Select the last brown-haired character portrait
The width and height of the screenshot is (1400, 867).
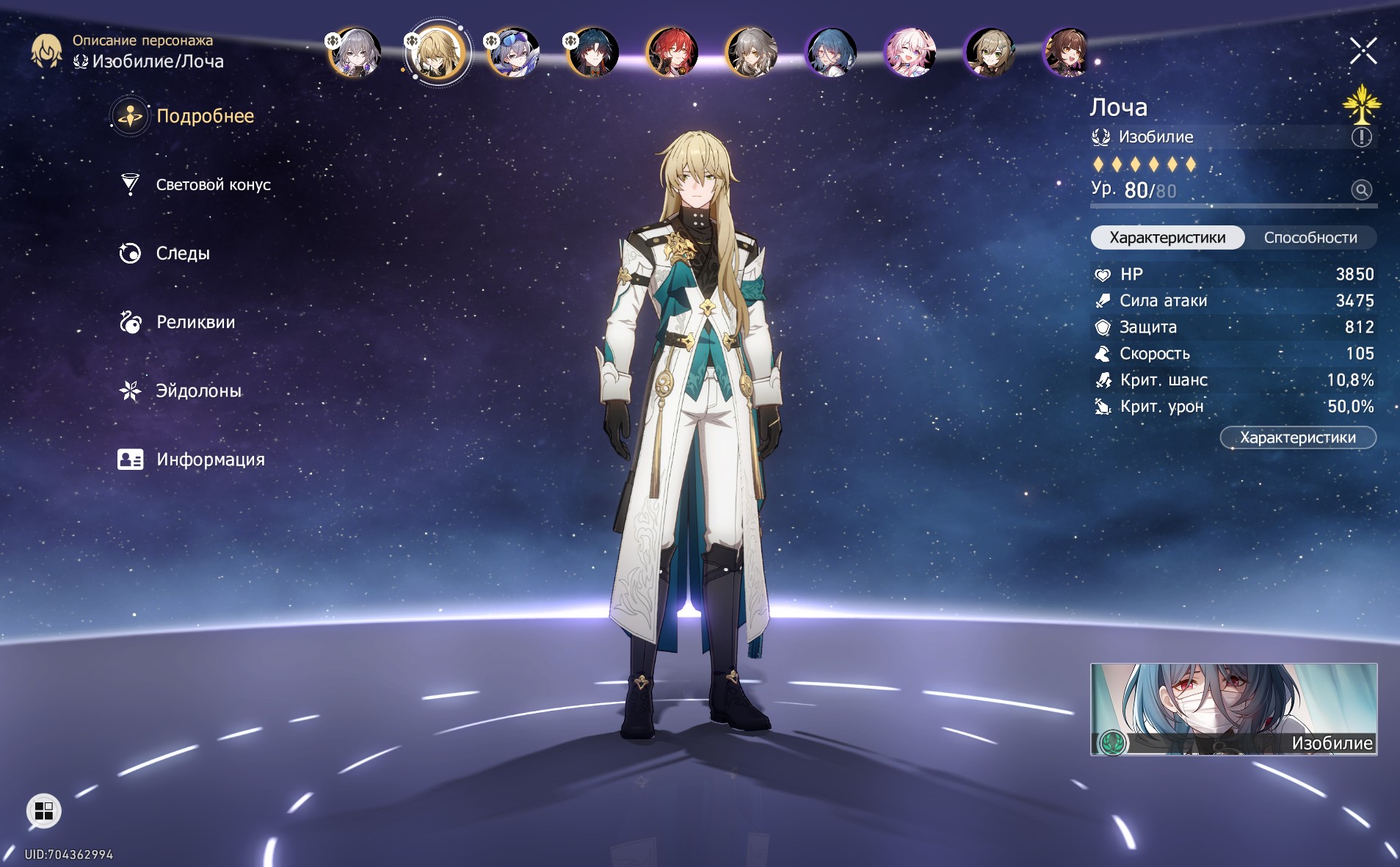[1068, 53]
